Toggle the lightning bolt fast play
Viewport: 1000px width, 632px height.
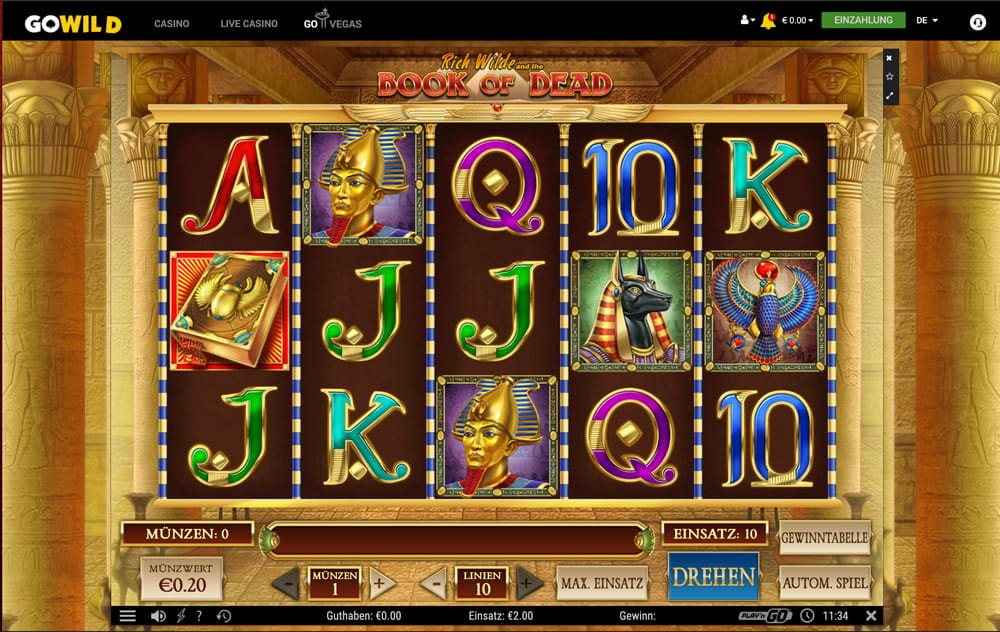[x=181, y=616]
